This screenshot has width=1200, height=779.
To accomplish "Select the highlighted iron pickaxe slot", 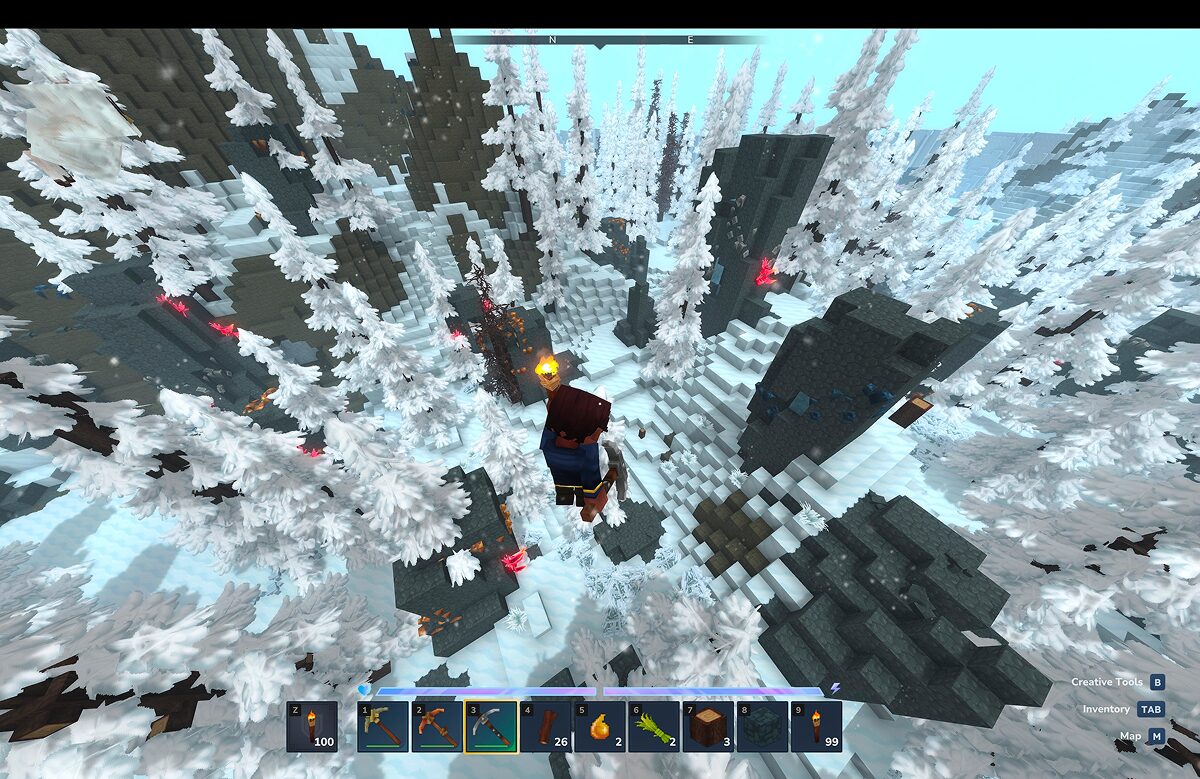I will (491, 726).
